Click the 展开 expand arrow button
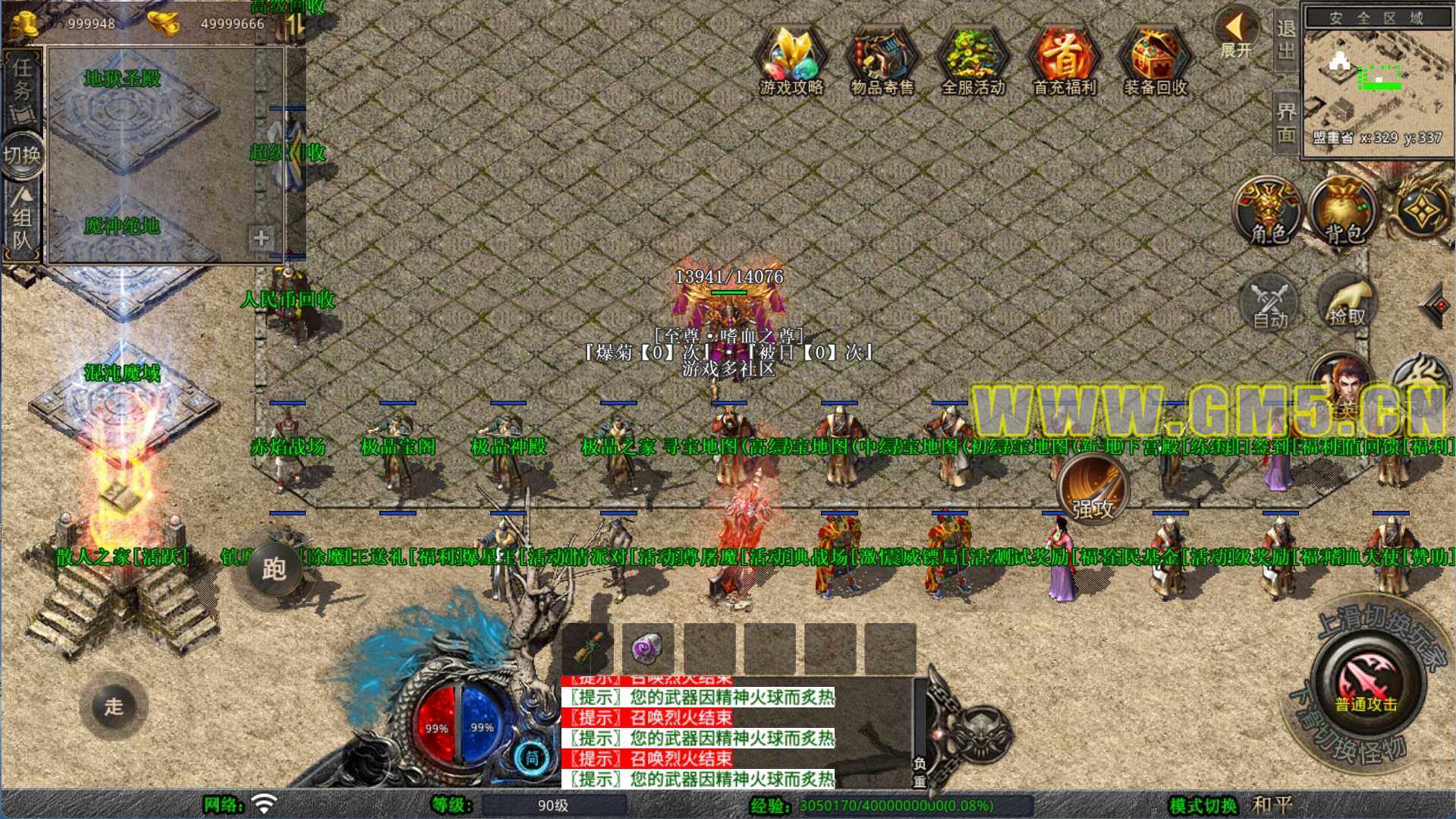 pos(1236,33)
